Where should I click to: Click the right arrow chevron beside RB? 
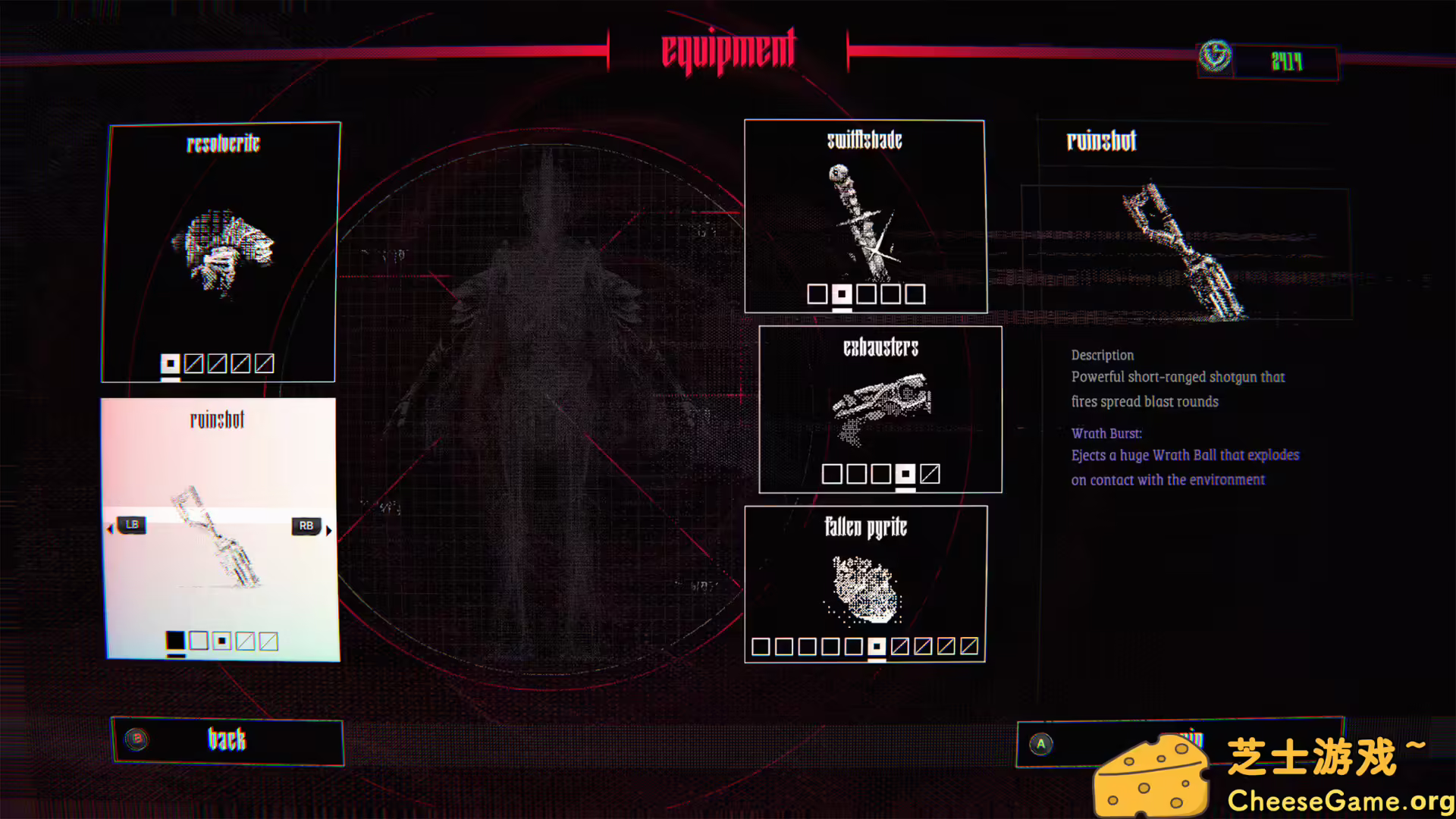[328, 532]
